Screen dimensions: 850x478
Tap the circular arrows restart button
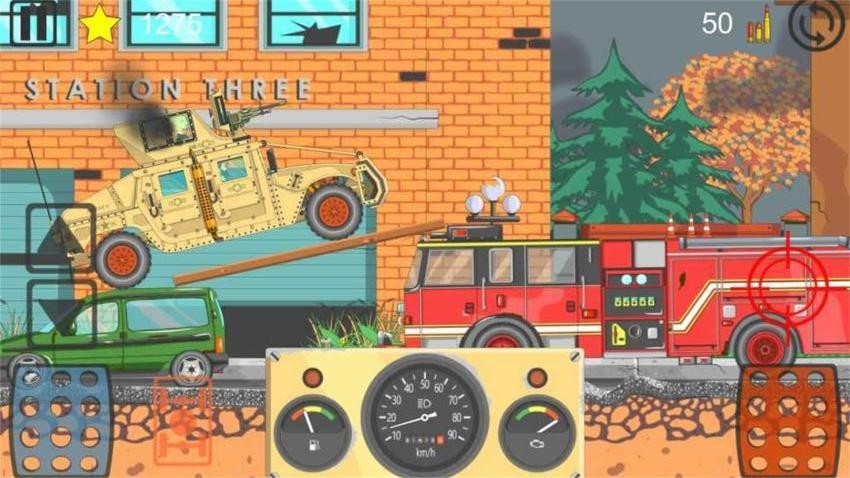[x=815, y=24]
